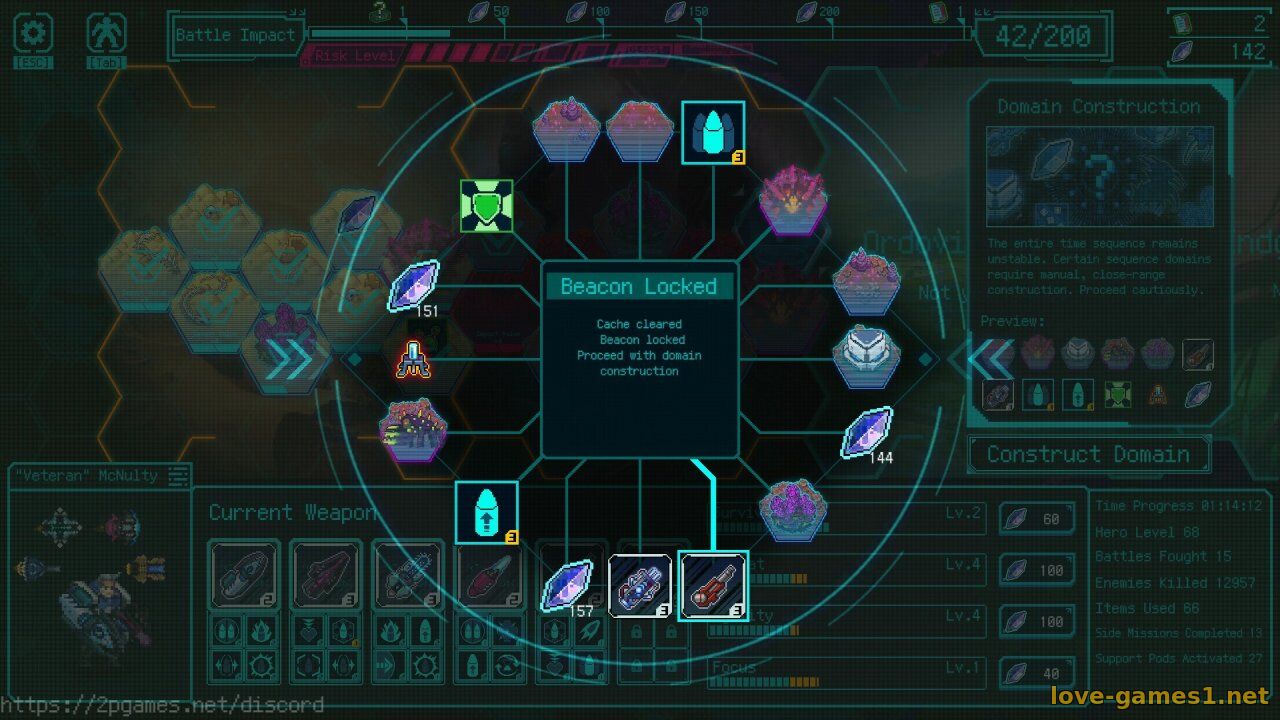Open the list icon beside "Veteran" McNulty
The height and width of the screenshot is (720, 1280).
click(x=178, y=476)
